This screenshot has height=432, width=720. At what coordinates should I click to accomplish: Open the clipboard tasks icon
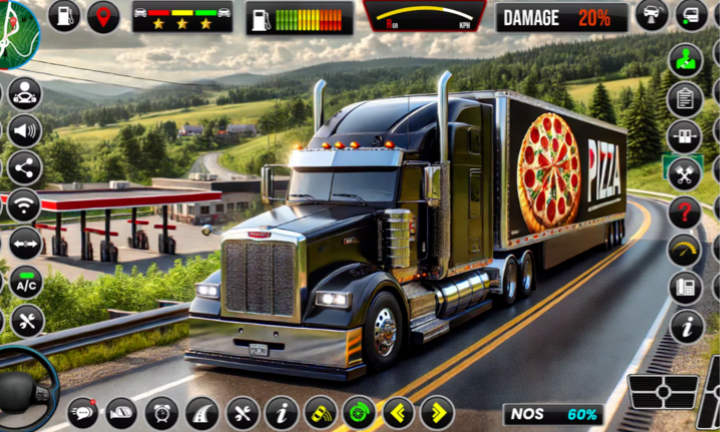pos(685,98)
